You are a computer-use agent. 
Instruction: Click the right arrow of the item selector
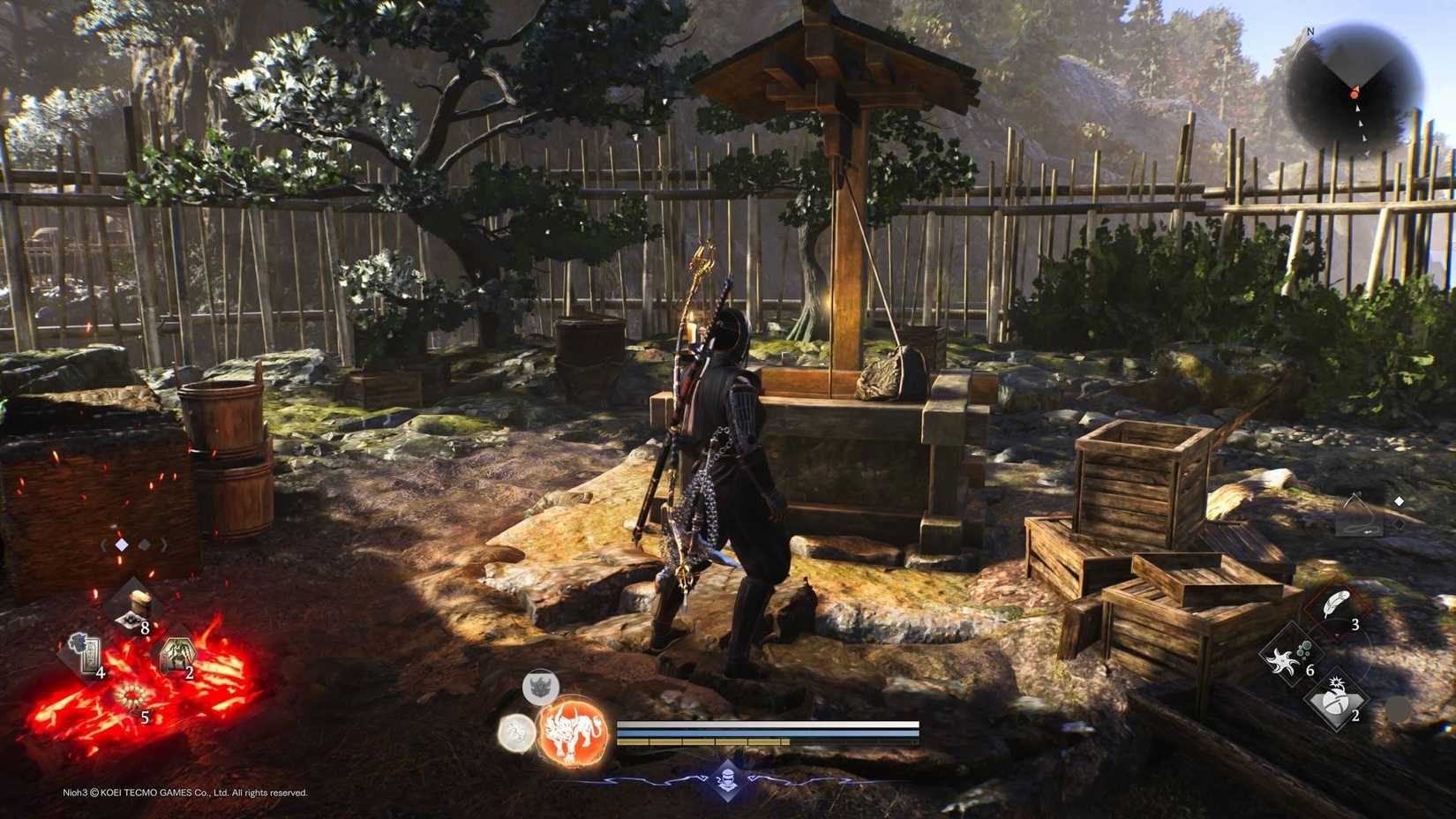[x=163, y=545]
